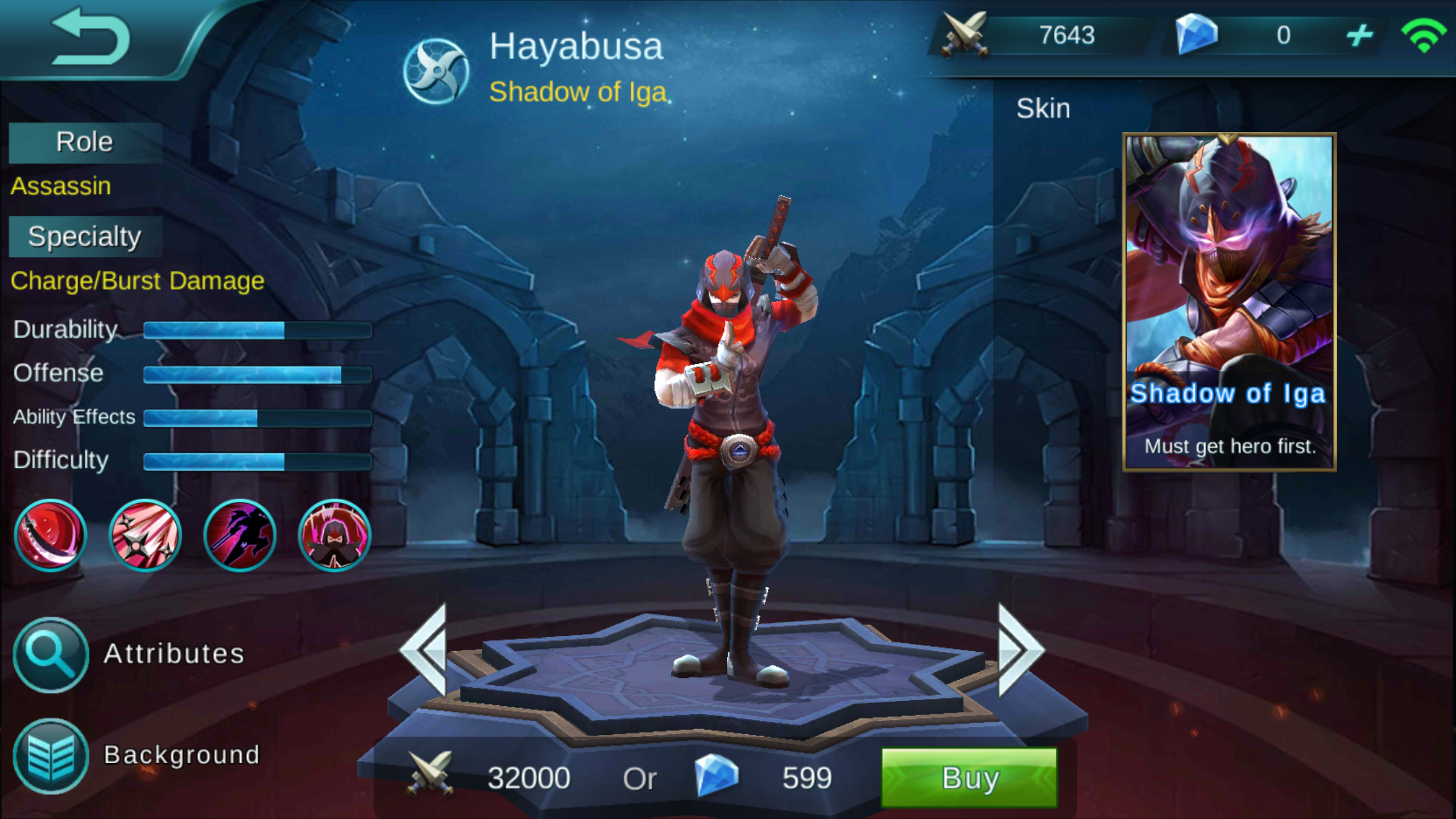Open the shuriken skill details
This screenshot has height=819, width=1456.
click(x=144, y=535)
